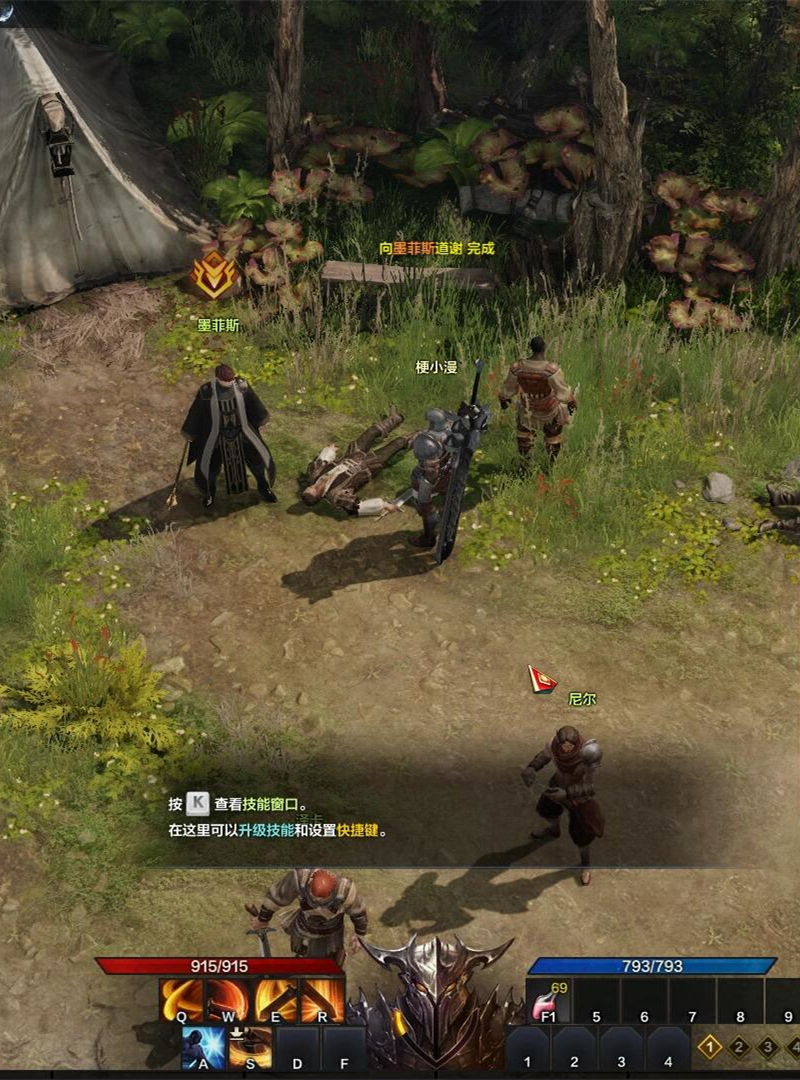This screenshot has width=800, height=1080.
Task: Cast the R skill
Action: [x=323, y=999]
